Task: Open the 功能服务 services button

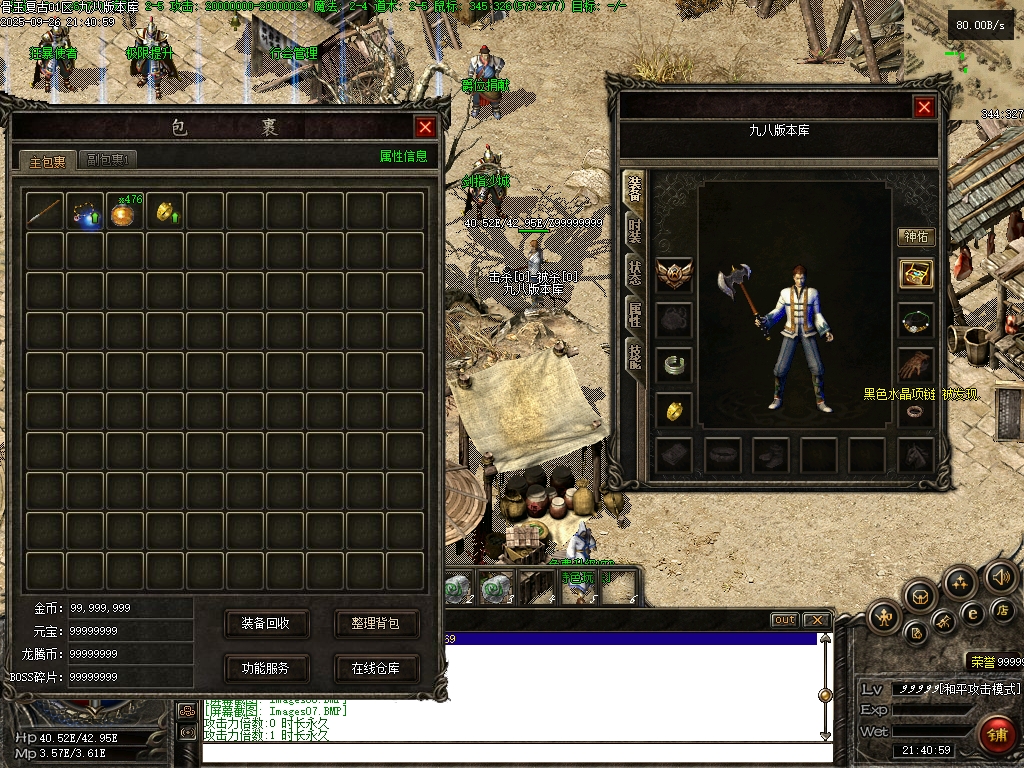Action: (265, 668)
